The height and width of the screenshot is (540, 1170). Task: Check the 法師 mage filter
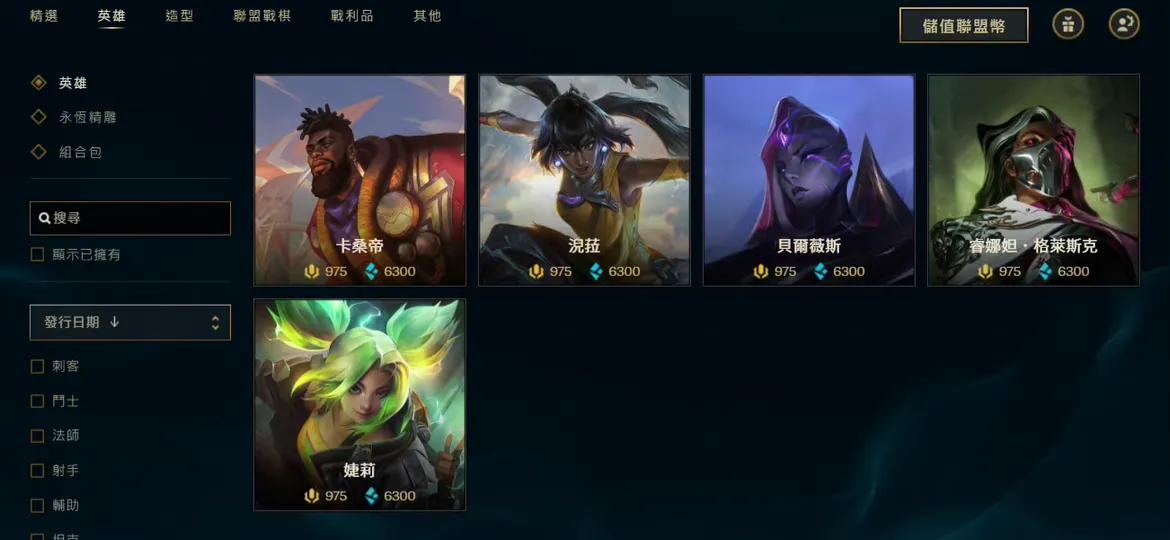38,436
